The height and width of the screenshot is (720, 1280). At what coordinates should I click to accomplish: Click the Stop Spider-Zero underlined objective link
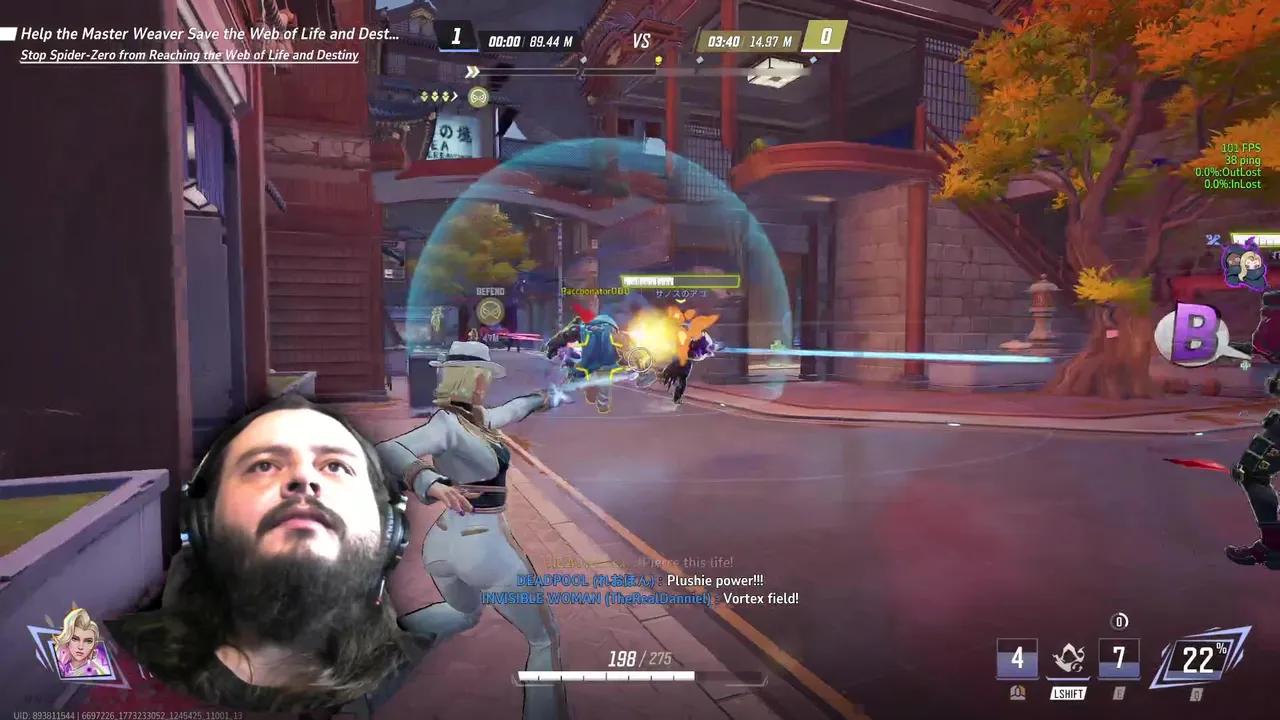[x=188, y=55]
